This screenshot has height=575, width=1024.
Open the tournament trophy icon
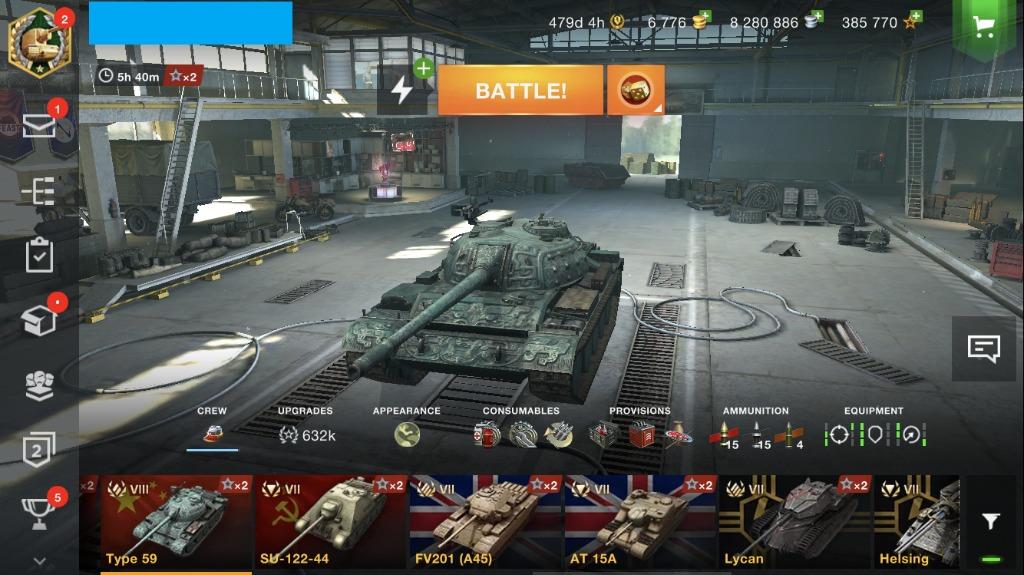point(39,513)
